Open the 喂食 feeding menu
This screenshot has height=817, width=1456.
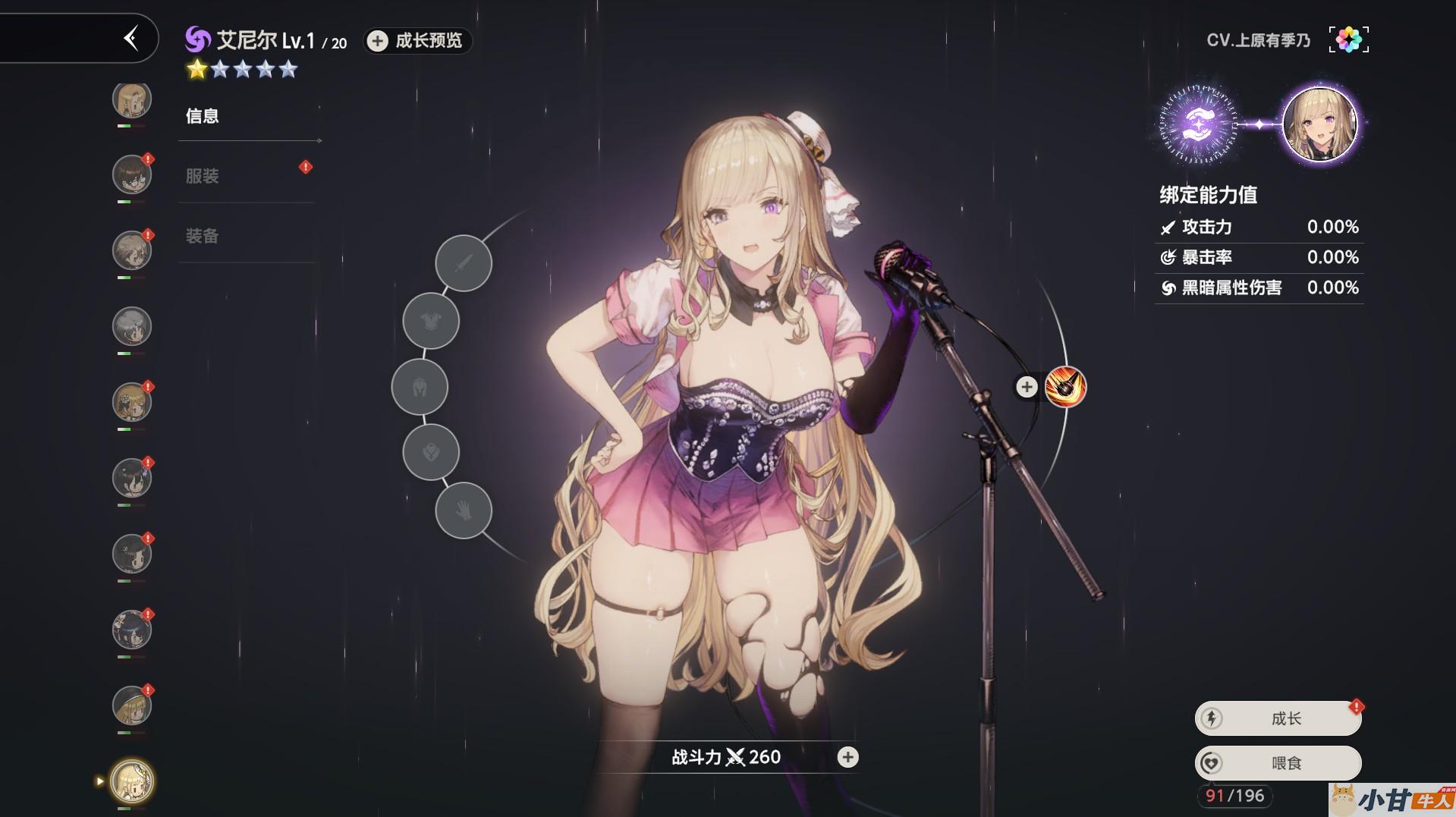(1278, 763)
